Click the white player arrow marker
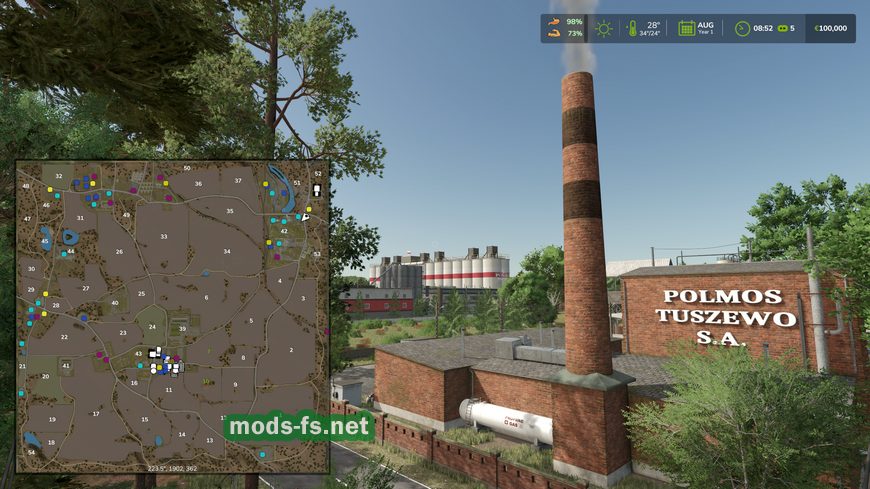 pos(306,216)
